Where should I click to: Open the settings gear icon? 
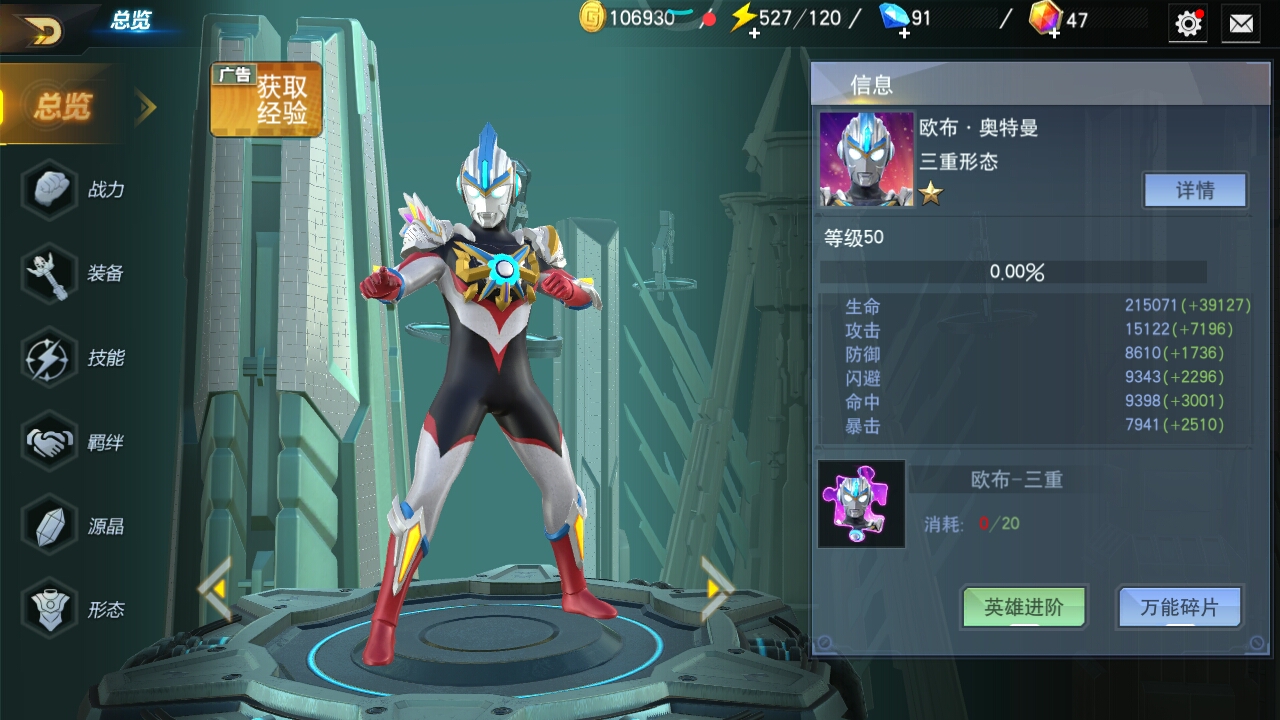pyautogui.click(x=1187, y=22)
